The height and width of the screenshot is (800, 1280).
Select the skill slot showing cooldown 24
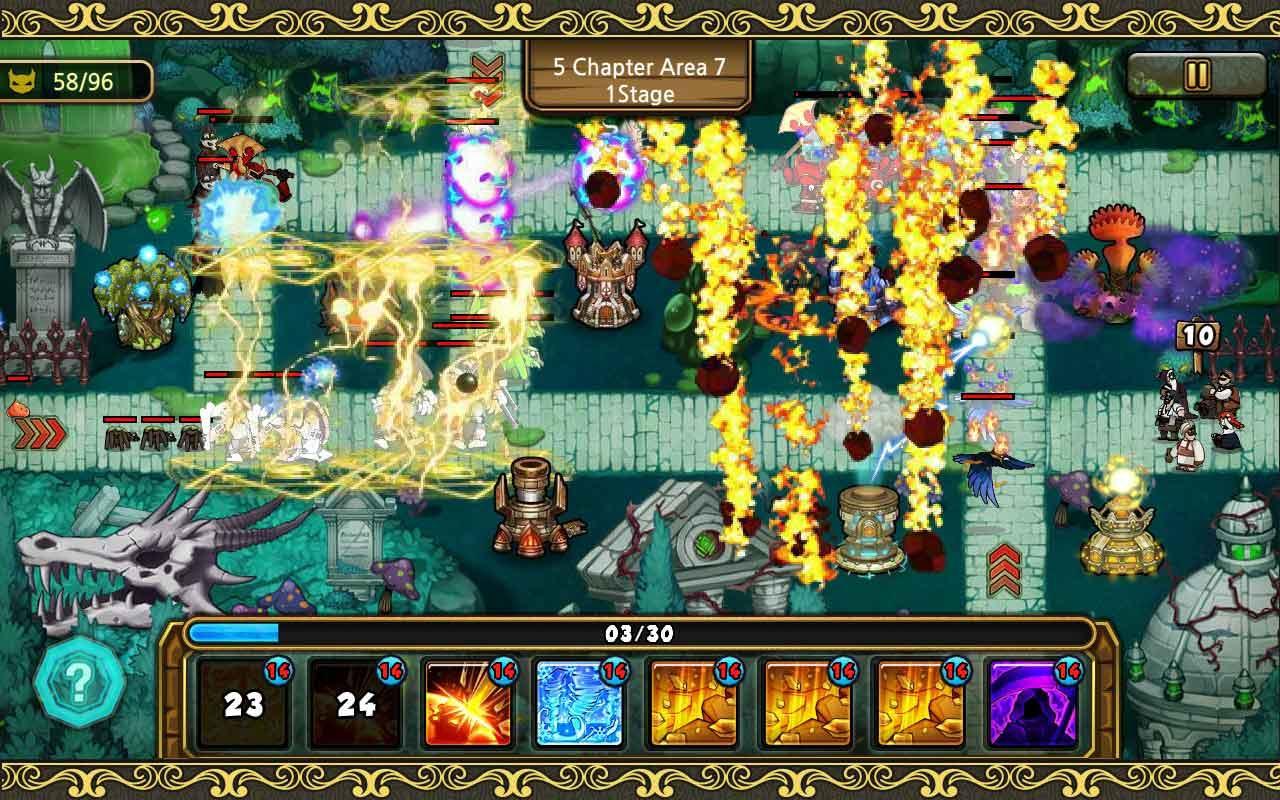pos(355,703)
